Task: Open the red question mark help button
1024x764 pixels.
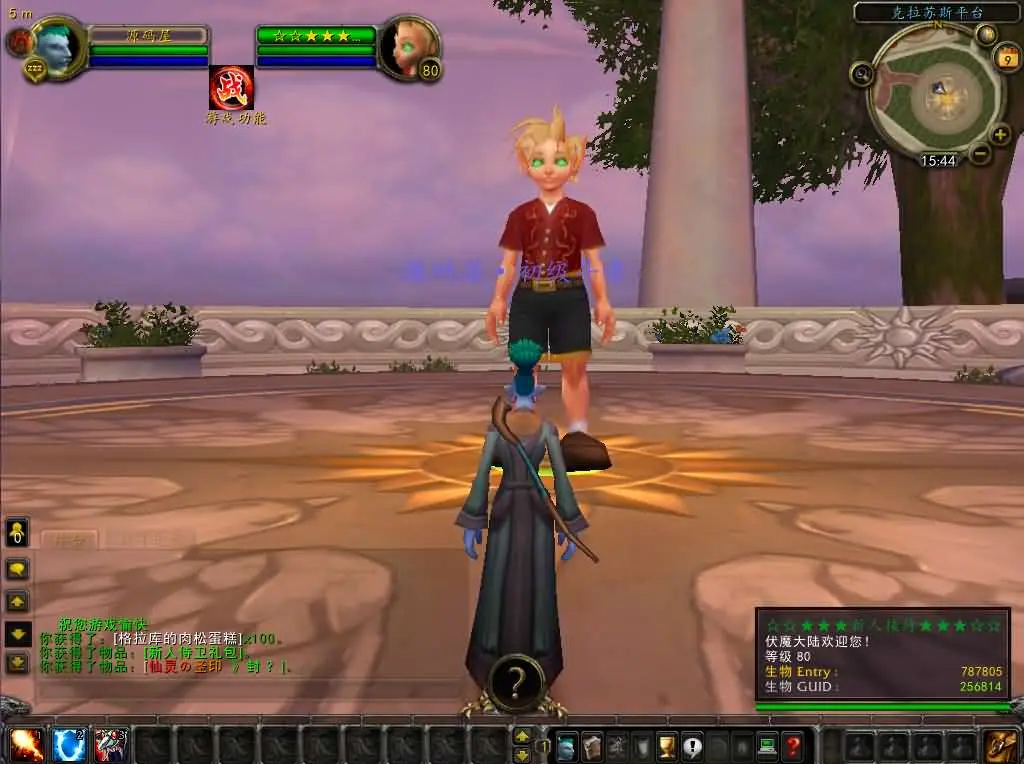Action: (792, 746)
